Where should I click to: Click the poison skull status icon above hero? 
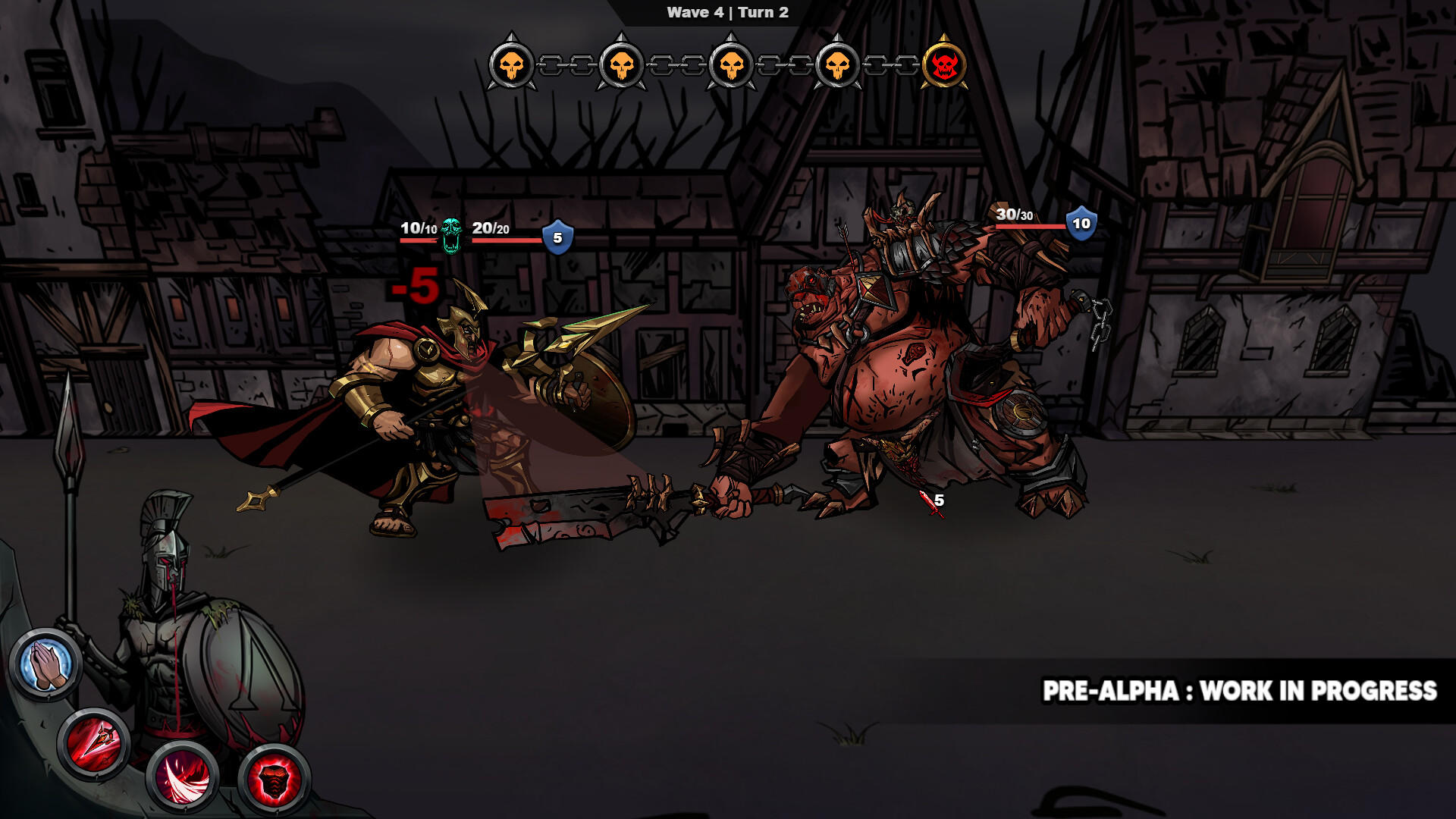[453, 235]
